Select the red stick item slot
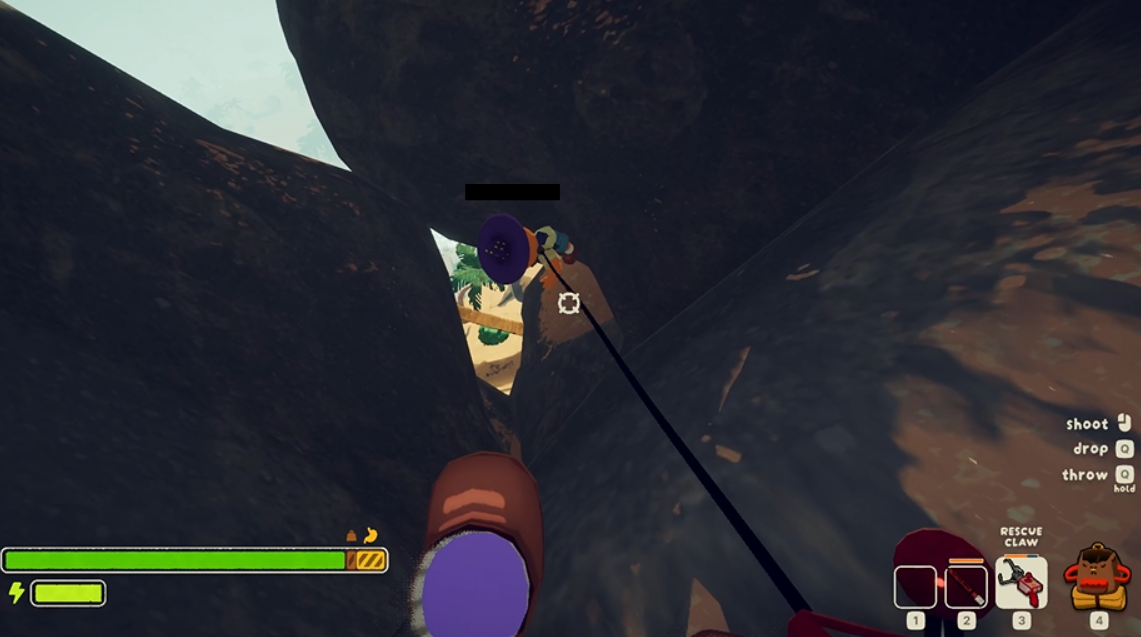The image size is (1141, 637). [x=966, y=586]
